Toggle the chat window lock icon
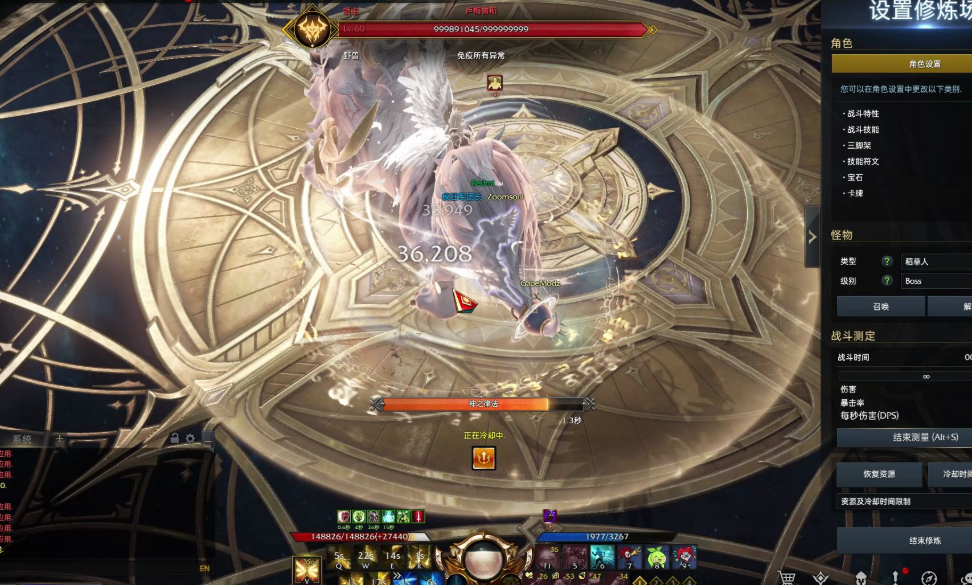 [x=174, y=438]
